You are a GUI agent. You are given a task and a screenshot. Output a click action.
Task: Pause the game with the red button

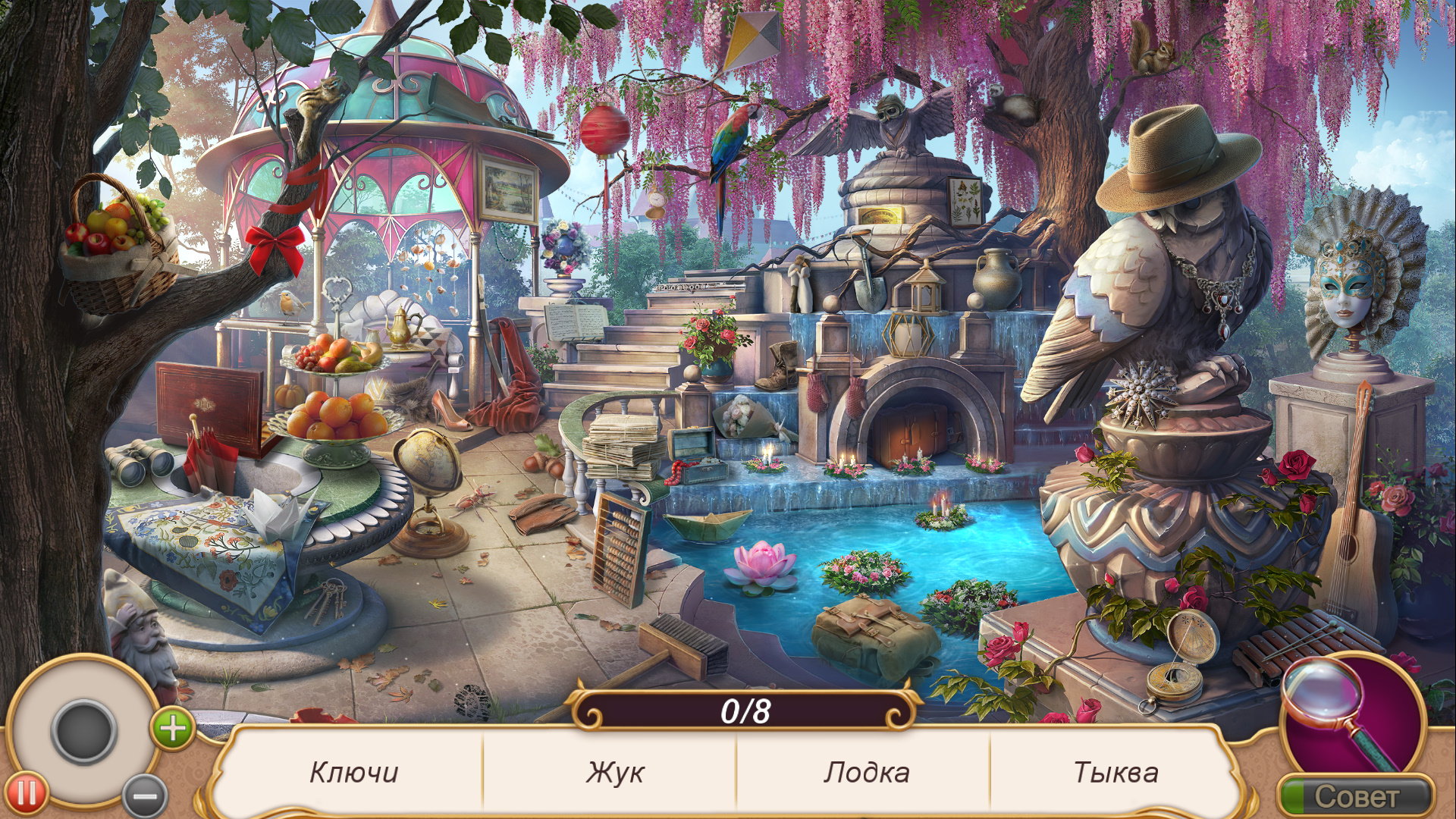click(x=27, y=794)
